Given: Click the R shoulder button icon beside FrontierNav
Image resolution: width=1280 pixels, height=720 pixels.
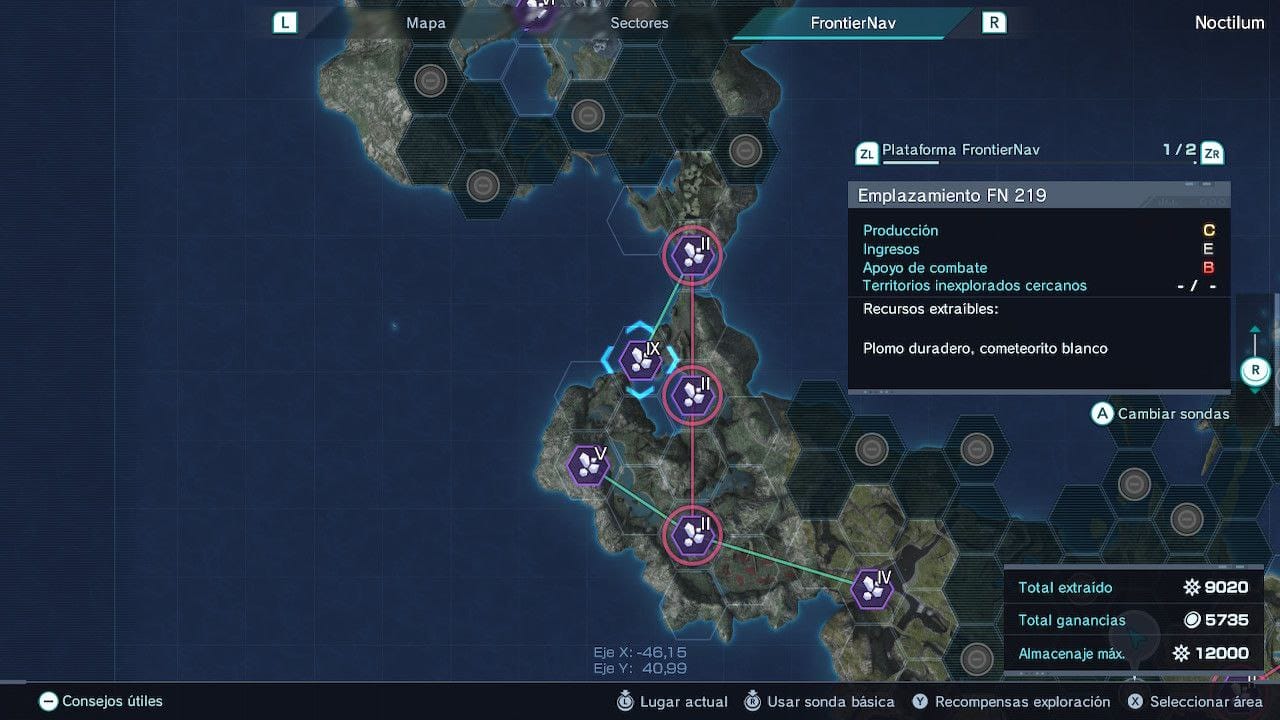Looking at the screenshot, I should tap(993, 21).
